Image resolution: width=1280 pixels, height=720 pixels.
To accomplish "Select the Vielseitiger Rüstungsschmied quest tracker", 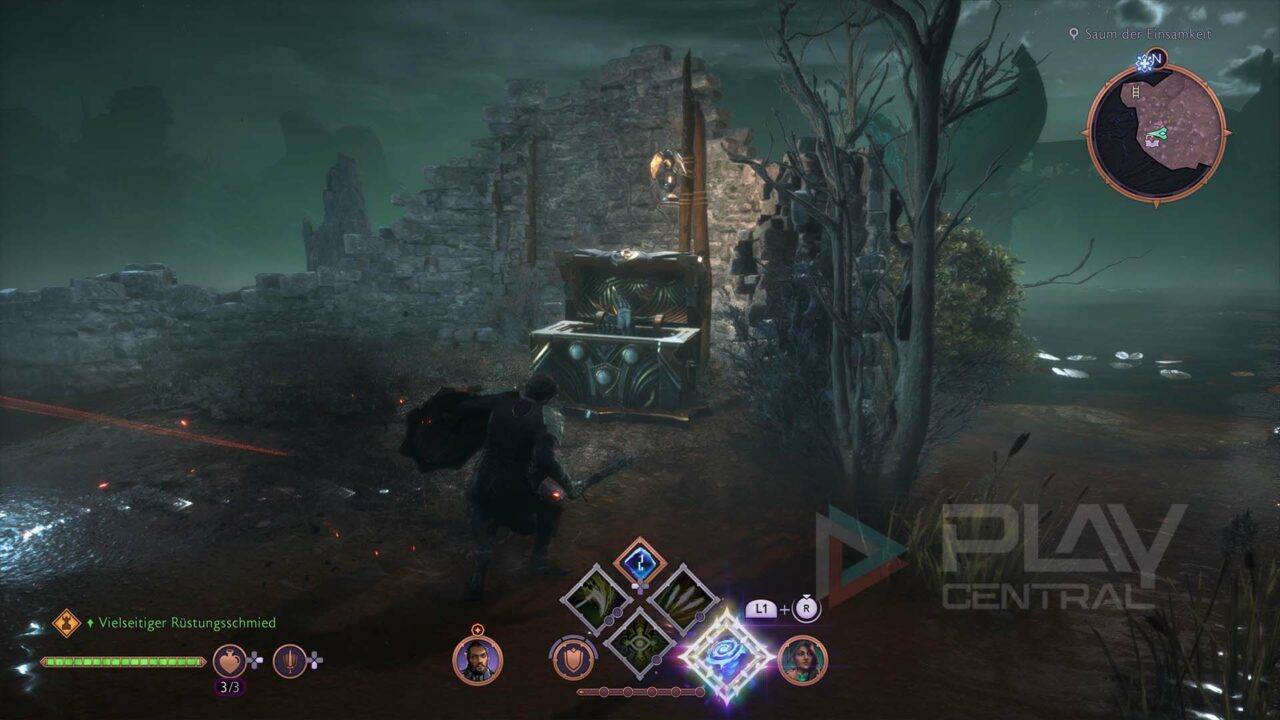I will [x=186, y=623].
